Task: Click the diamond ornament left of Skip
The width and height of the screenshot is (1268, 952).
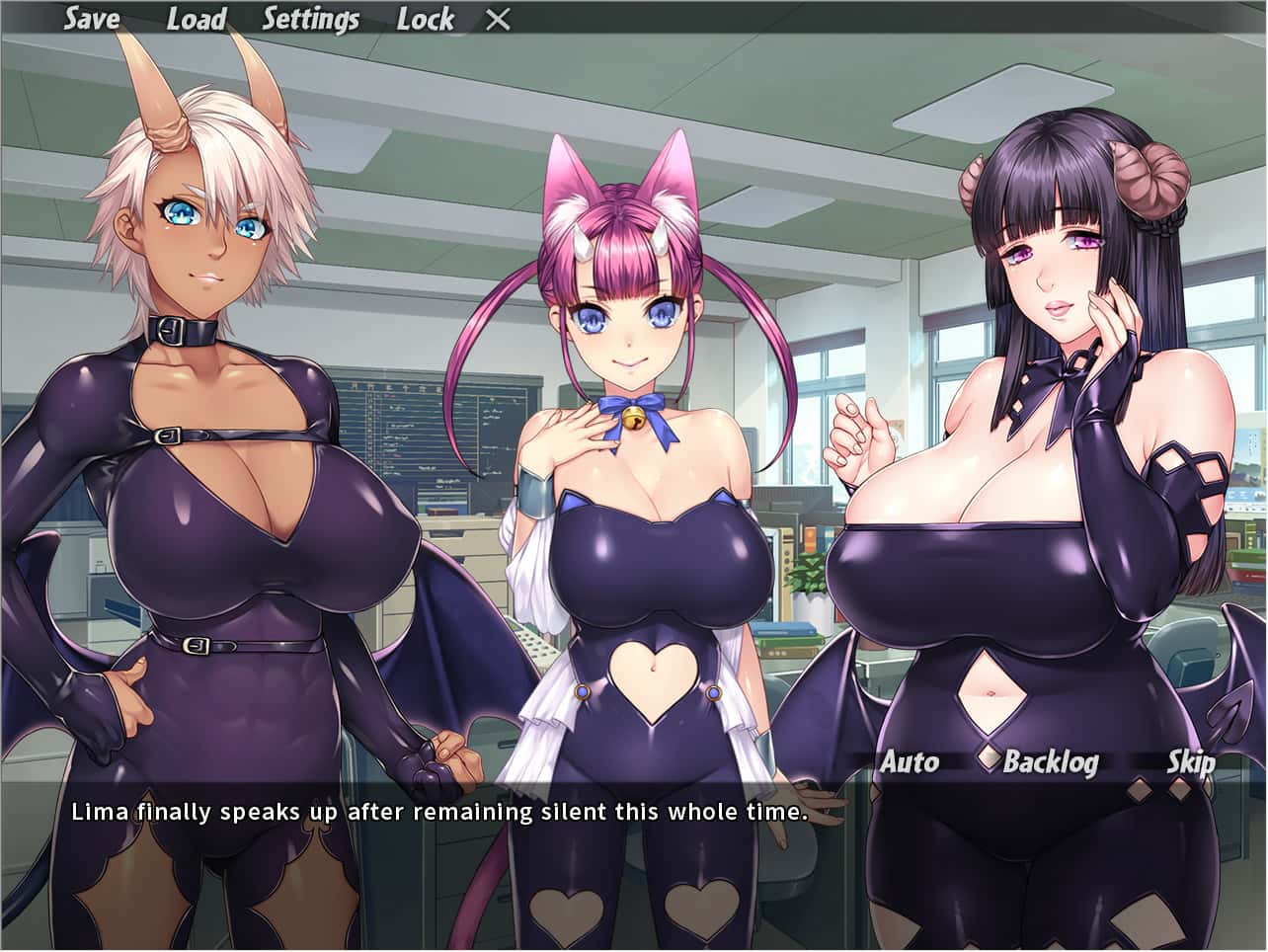Action: (1140, 788)
